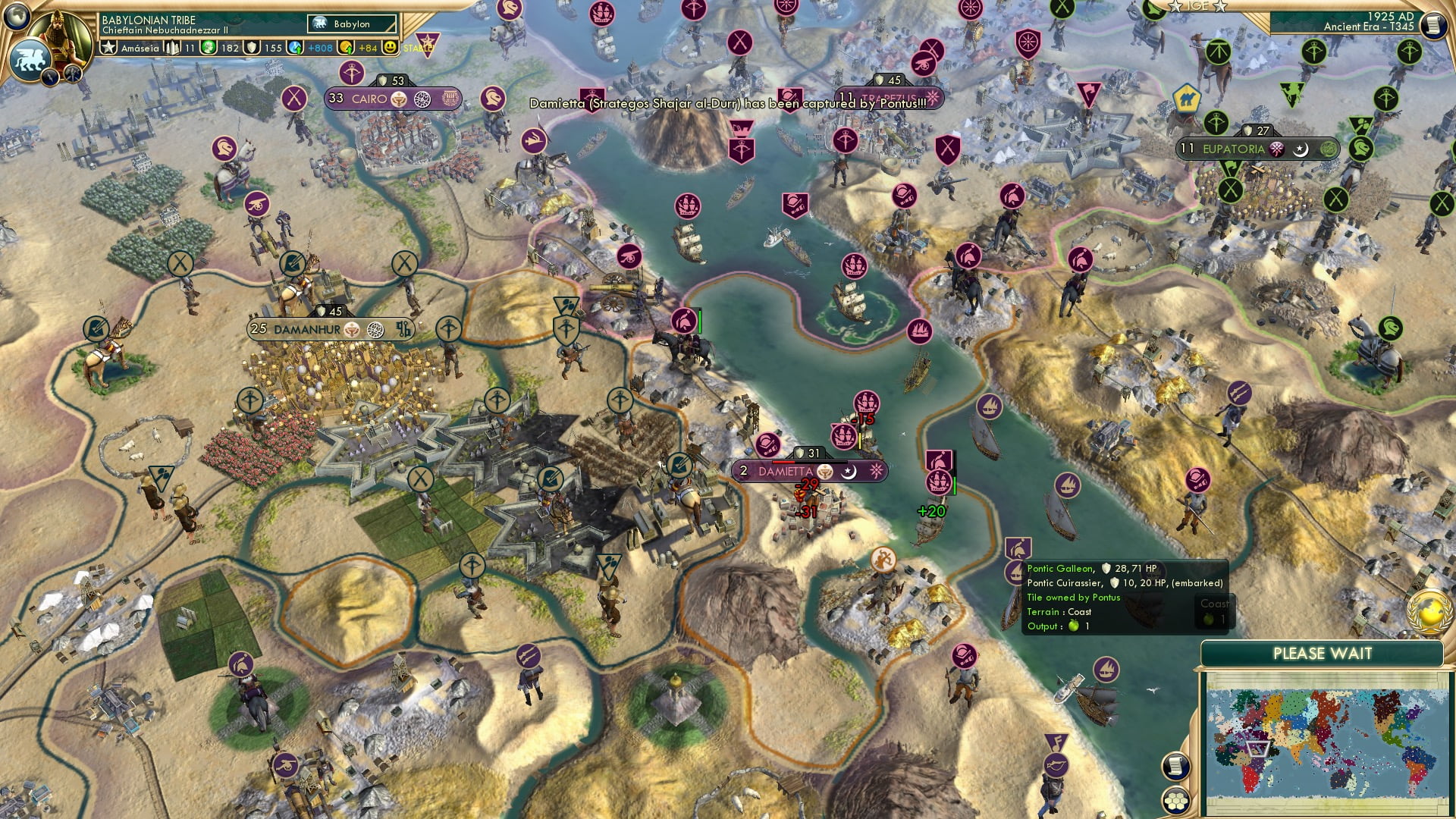1456x819 pixels.
Task: Click the Damietta captured by Pontus notification
Action: point(736,107)
